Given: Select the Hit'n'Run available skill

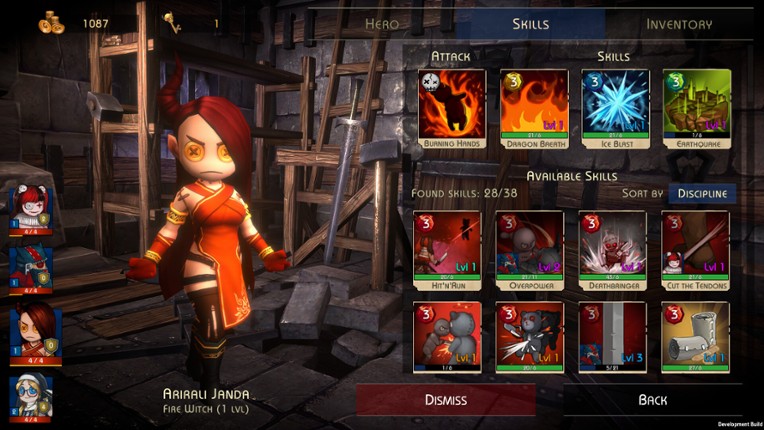Looking at the screenshot, I should [446, 245].
